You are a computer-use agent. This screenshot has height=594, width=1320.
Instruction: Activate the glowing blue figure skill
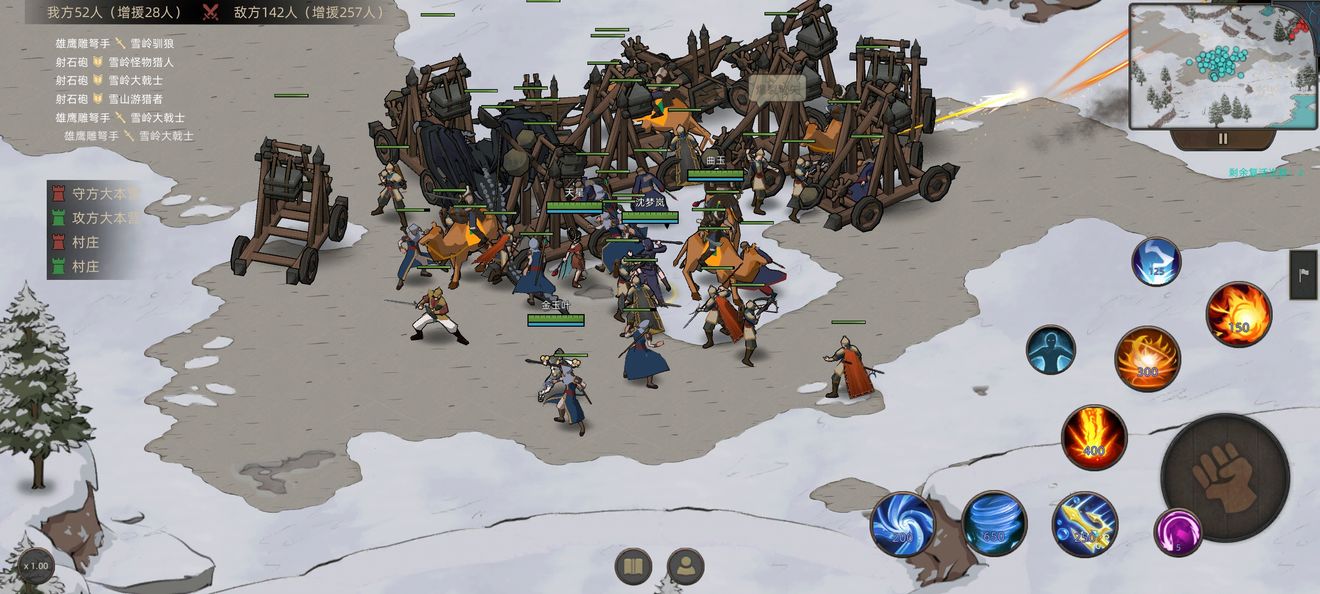pos(1050,350)
